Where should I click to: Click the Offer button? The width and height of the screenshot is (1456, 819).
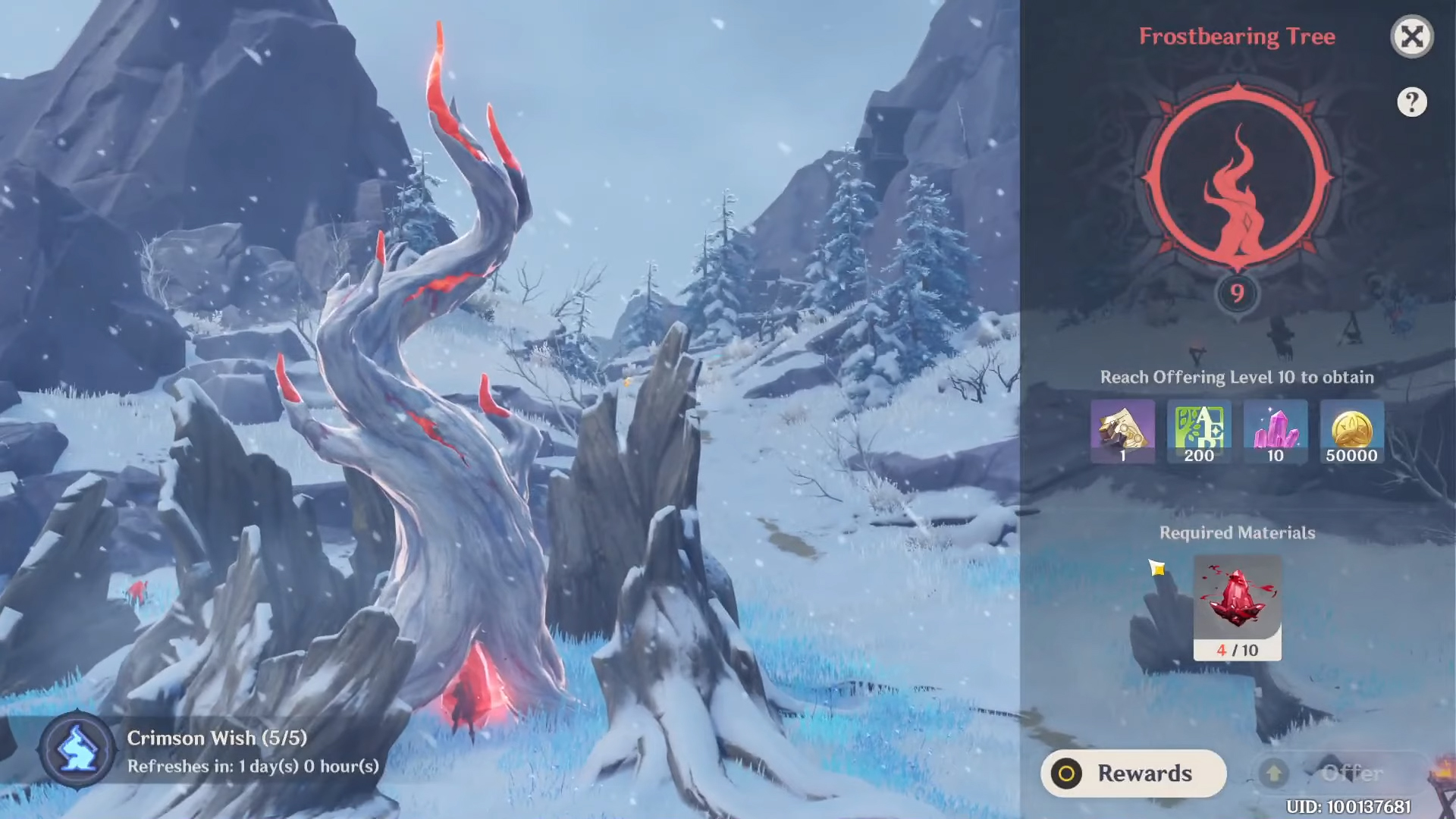(x=1338, y=773)
